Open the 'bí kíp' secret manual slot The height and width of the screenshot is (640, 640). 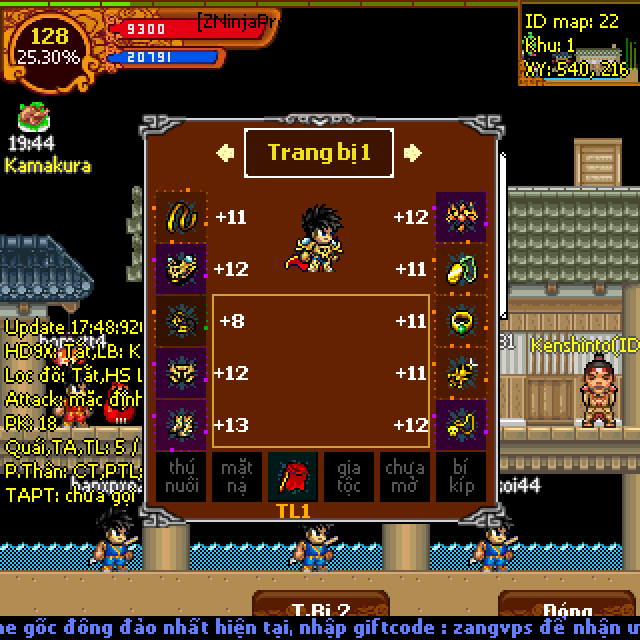[x=461, y=477]
